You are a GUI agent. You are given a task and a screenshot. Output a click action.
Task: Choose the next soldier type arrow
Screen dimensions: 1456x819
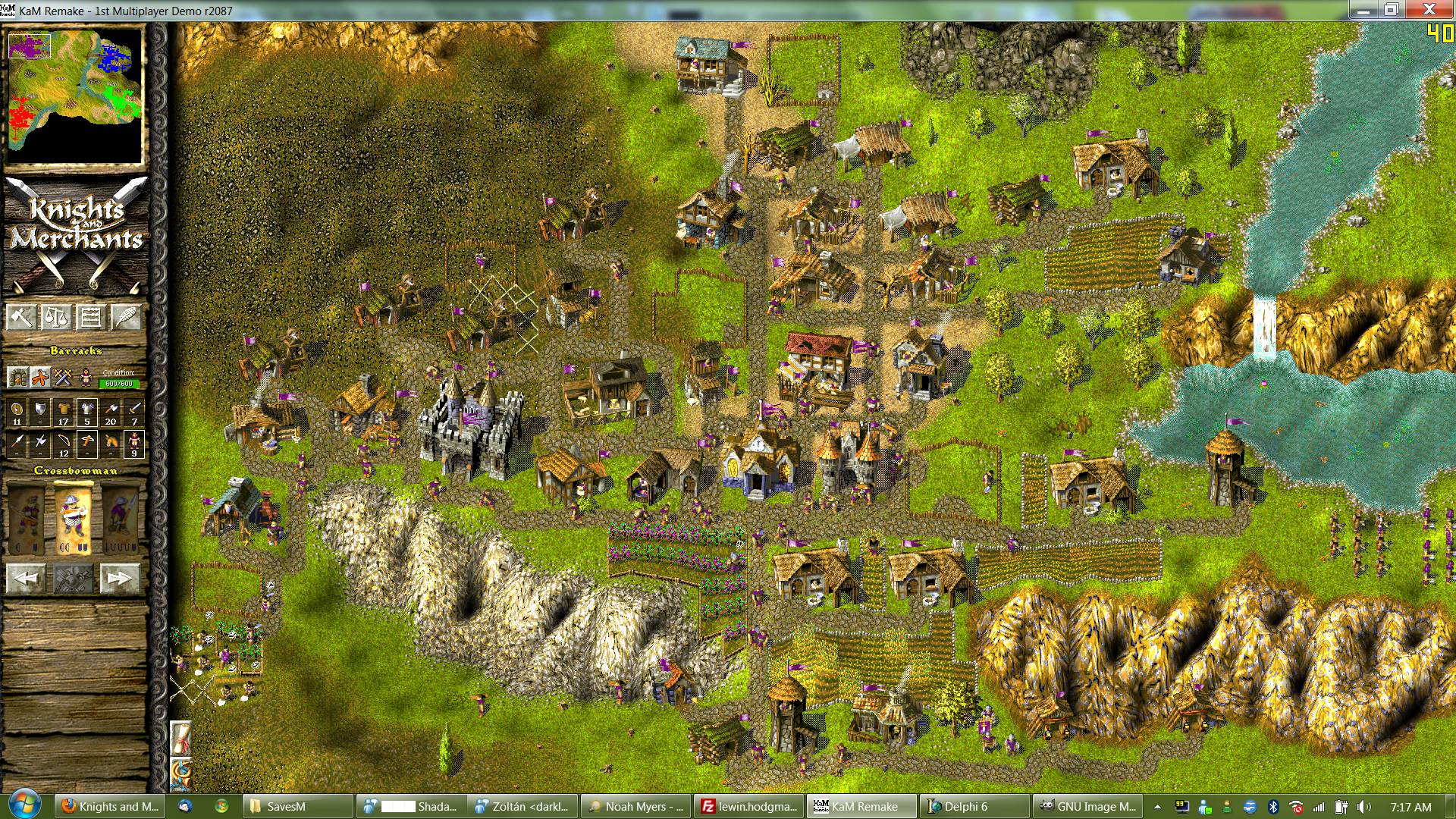pos(120,578)
